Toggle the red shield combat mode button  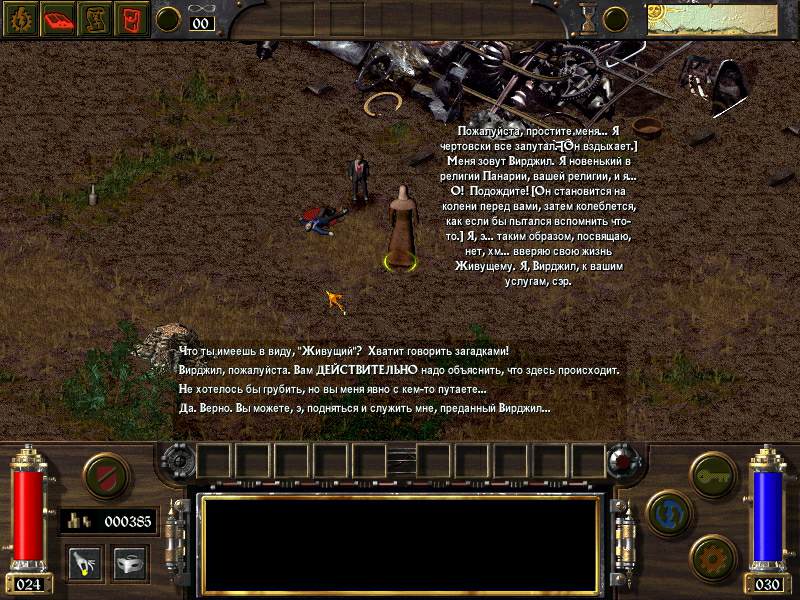104,474
